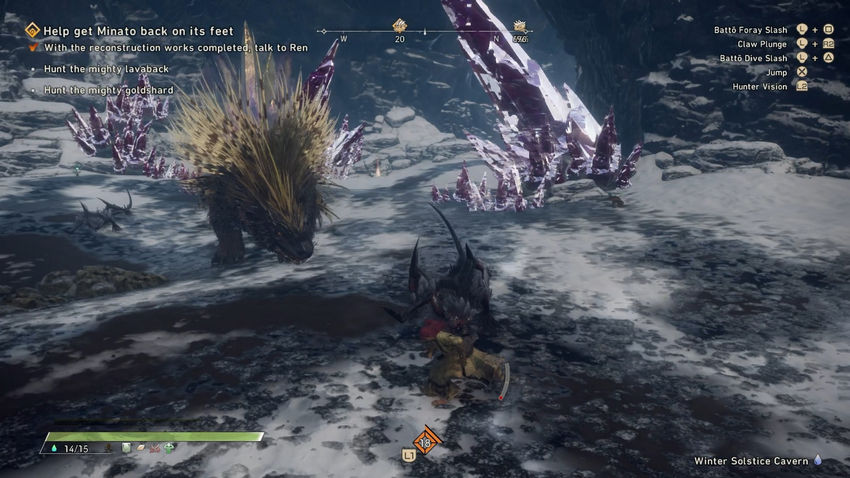Select the Hunt the mighty goldshard objective

(109, 90)
